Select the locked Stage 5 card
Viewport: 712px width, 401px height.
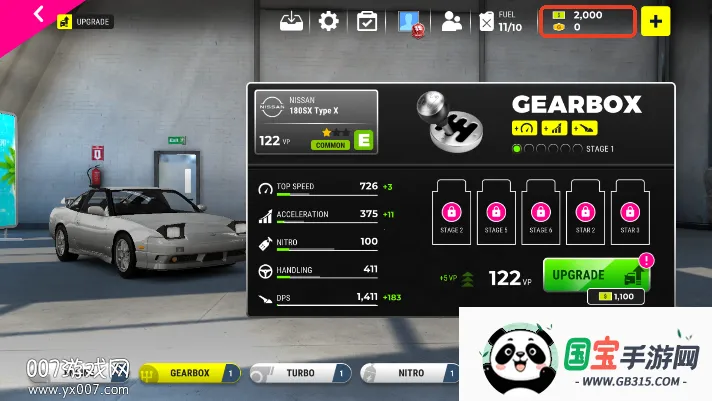point(496,212)
